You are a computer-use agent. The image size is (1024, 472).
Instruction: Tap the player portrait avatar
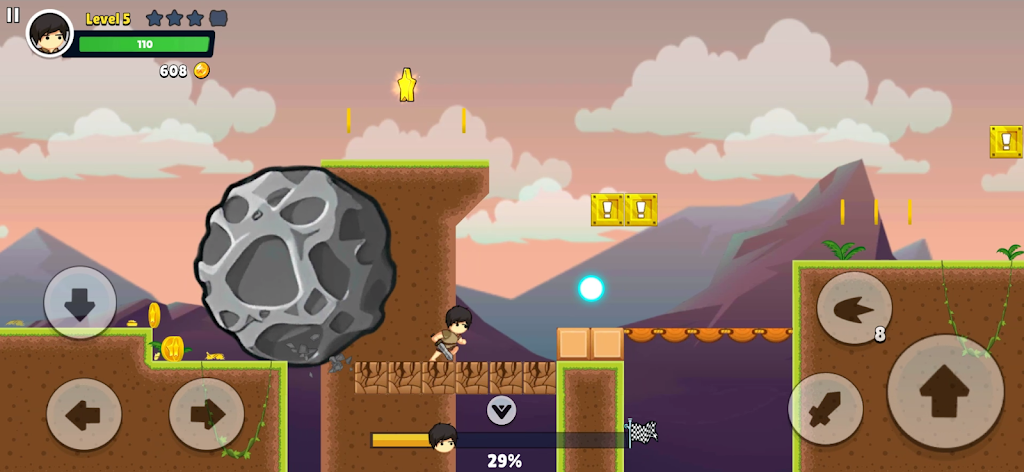[x=49, y=34]
